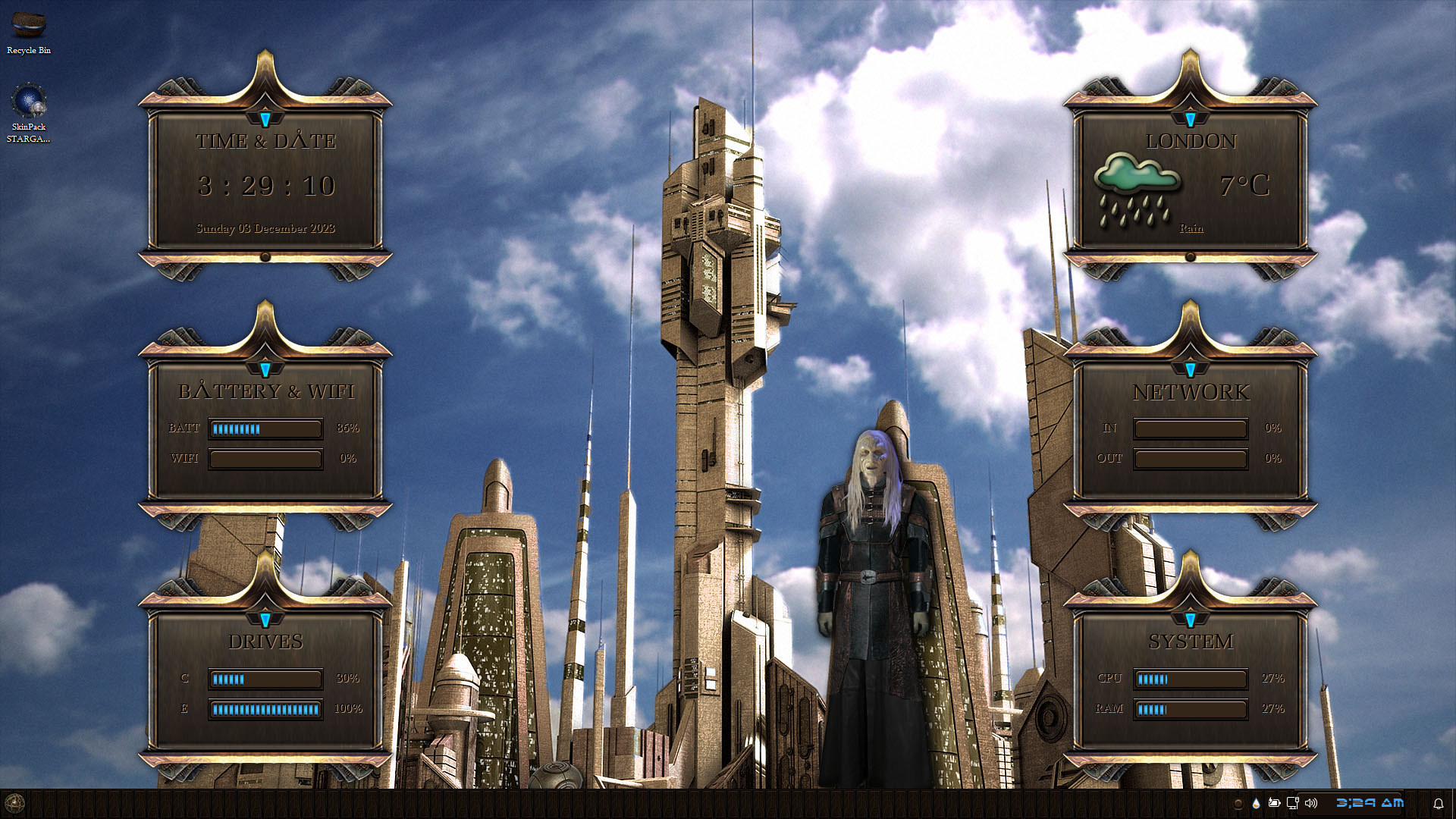Show network connections from the tray
The image size is (1456, 819).
(x=1293, y=803)
